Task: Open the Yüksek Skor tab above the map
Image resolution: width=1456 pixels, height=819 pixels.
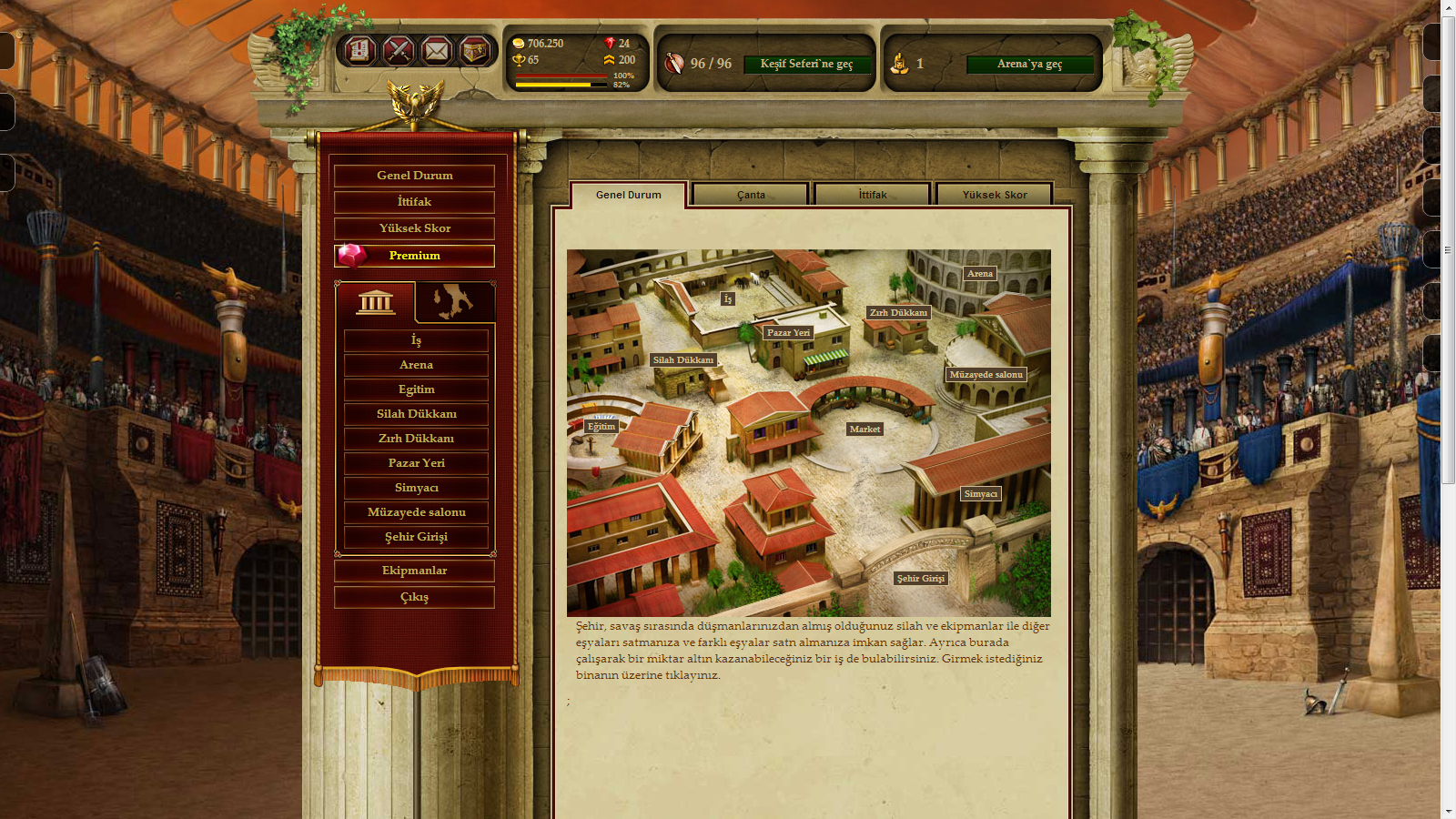Action: tap(995, 195)
